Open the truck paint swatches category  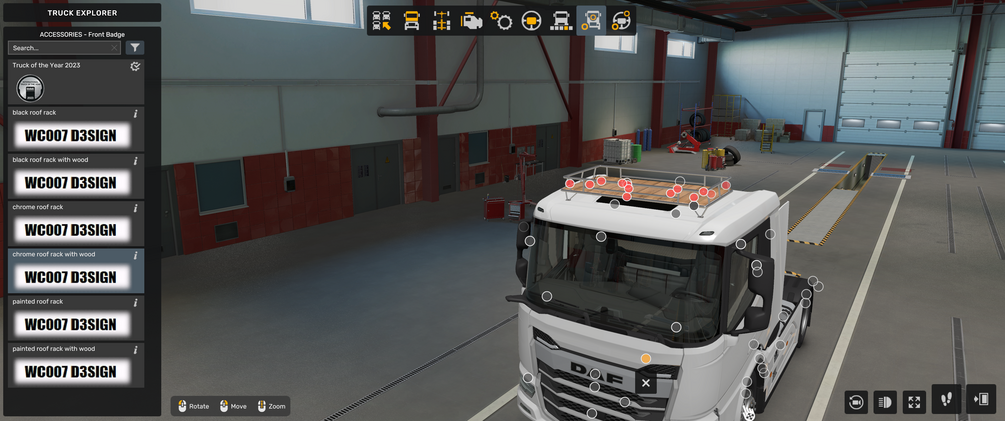[x=562, y=21]
